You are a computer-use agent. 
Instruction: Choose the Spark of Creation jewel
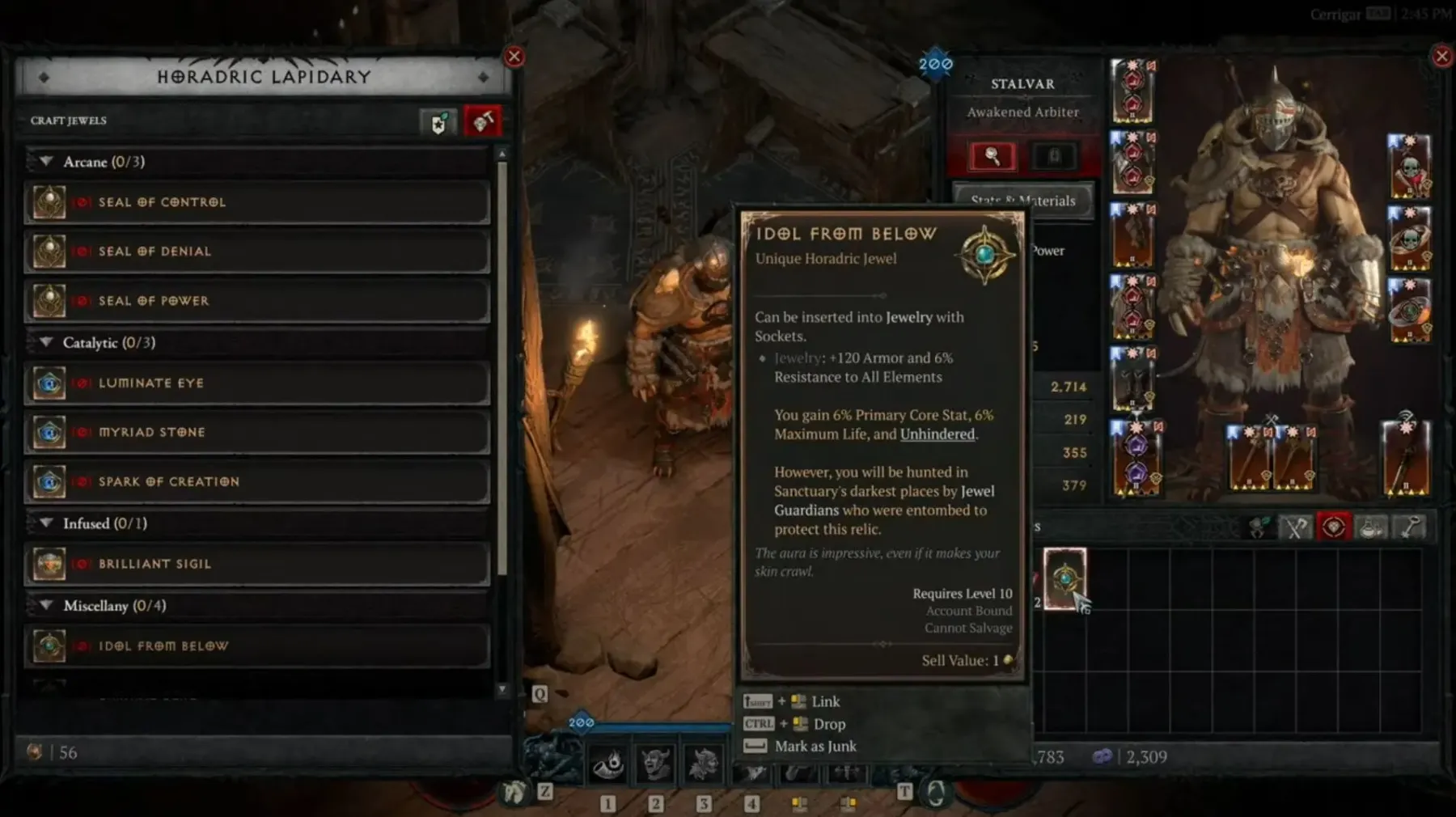coord(257,482)
